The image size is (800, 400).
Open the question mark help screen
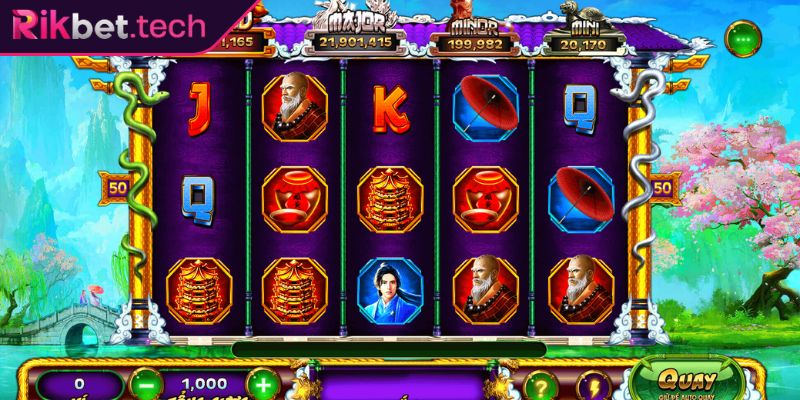click(x=538, y=385)
